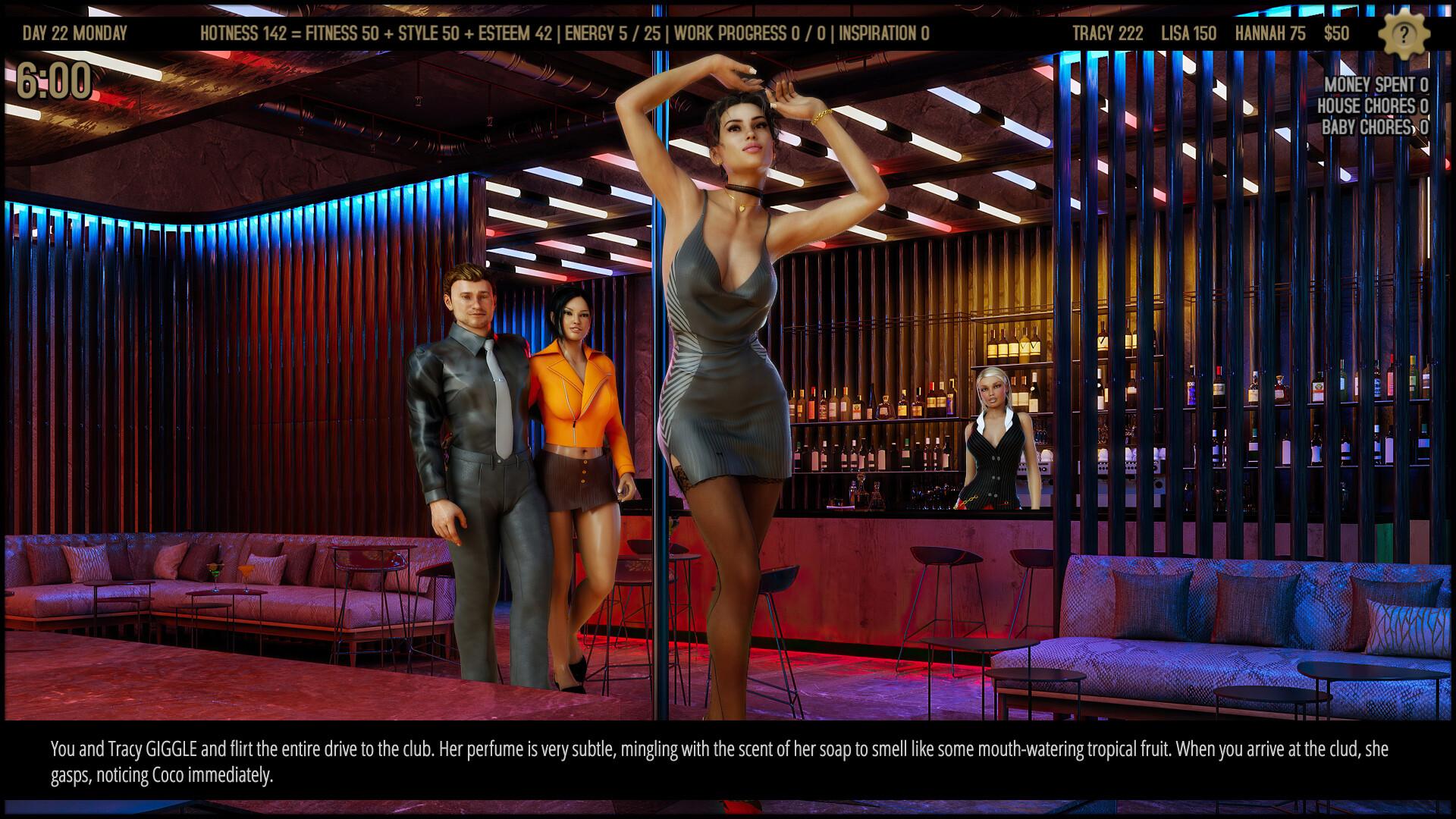Viewport: 1456px width, 819px height.
Task: Click the question mark help icon
Action: 1404,33
